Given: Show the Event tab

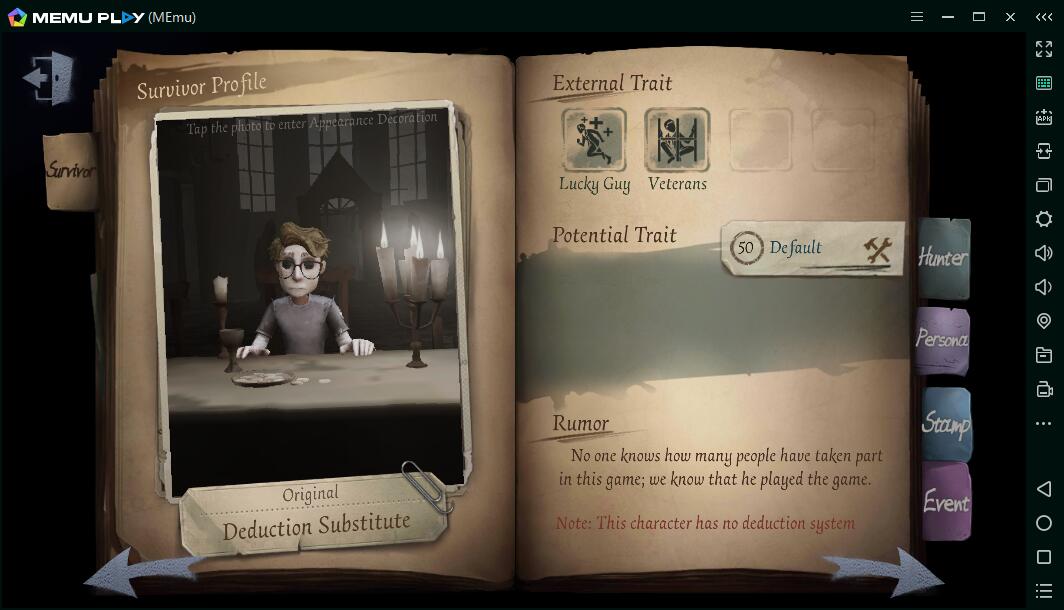Looking at the screenshot, I should [945, 502].
